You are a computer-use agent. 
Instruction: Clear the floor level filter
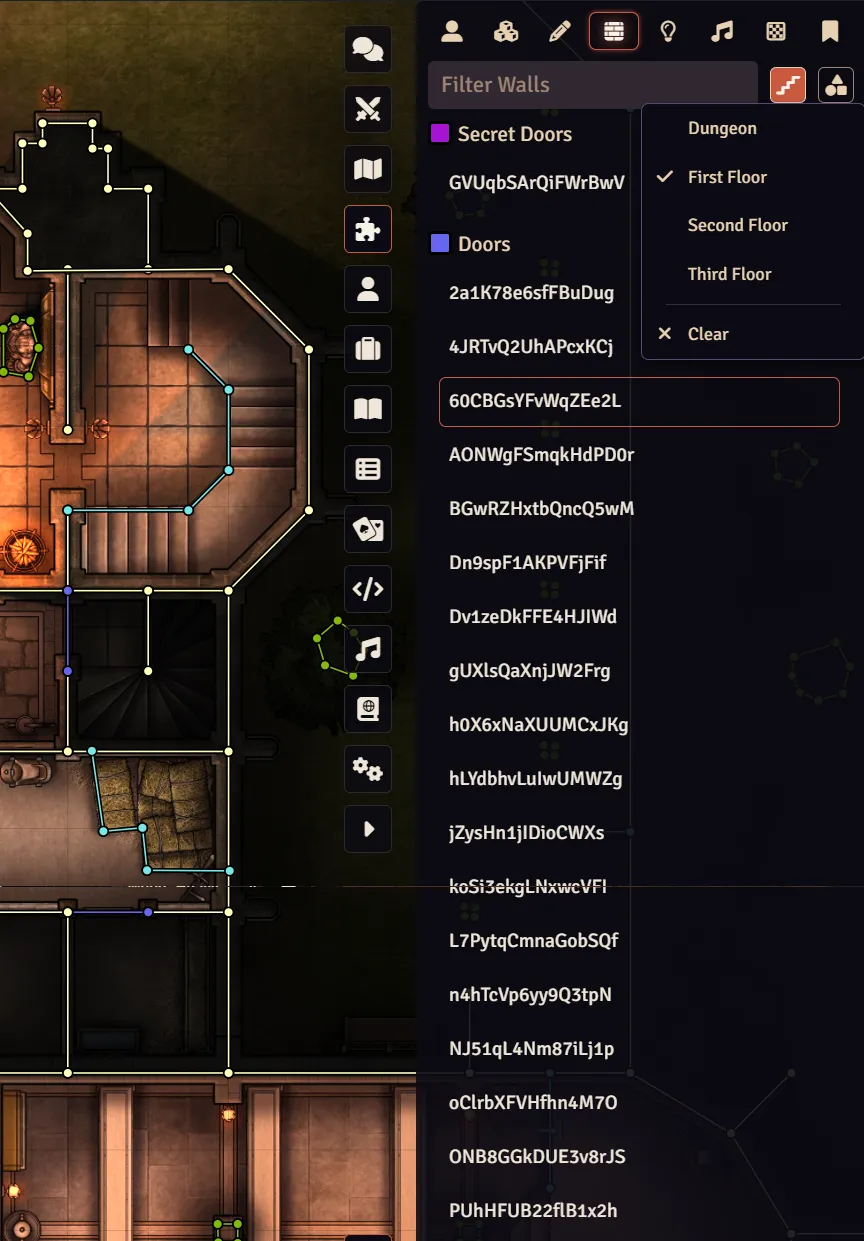click(x=708, y=334)
